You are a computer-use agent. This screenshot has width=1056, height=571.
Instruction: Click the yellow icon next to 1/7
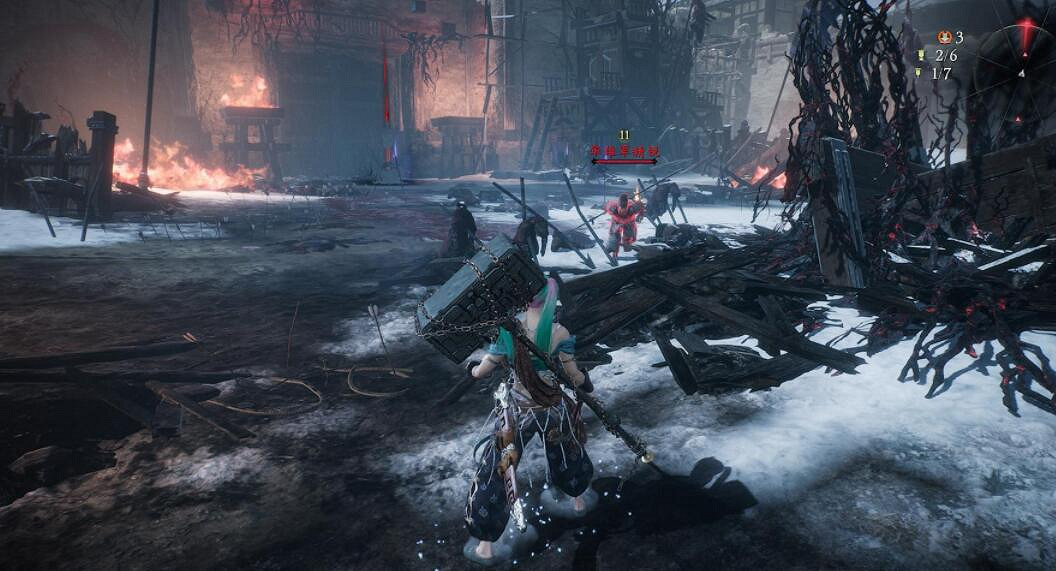[918, 72]
